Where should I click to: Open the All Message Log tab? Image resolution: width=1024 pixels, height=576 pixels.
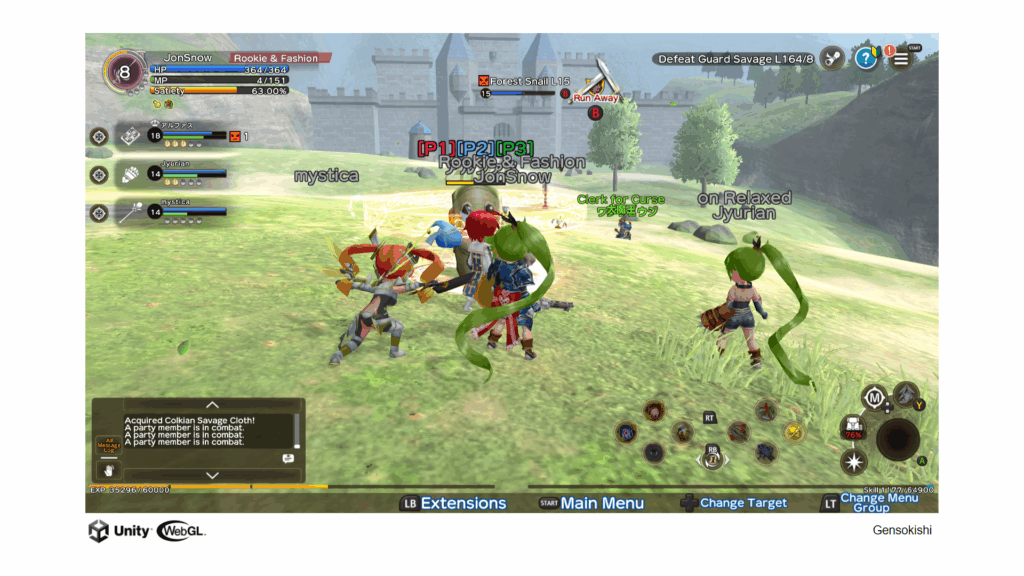pos(108,444)
